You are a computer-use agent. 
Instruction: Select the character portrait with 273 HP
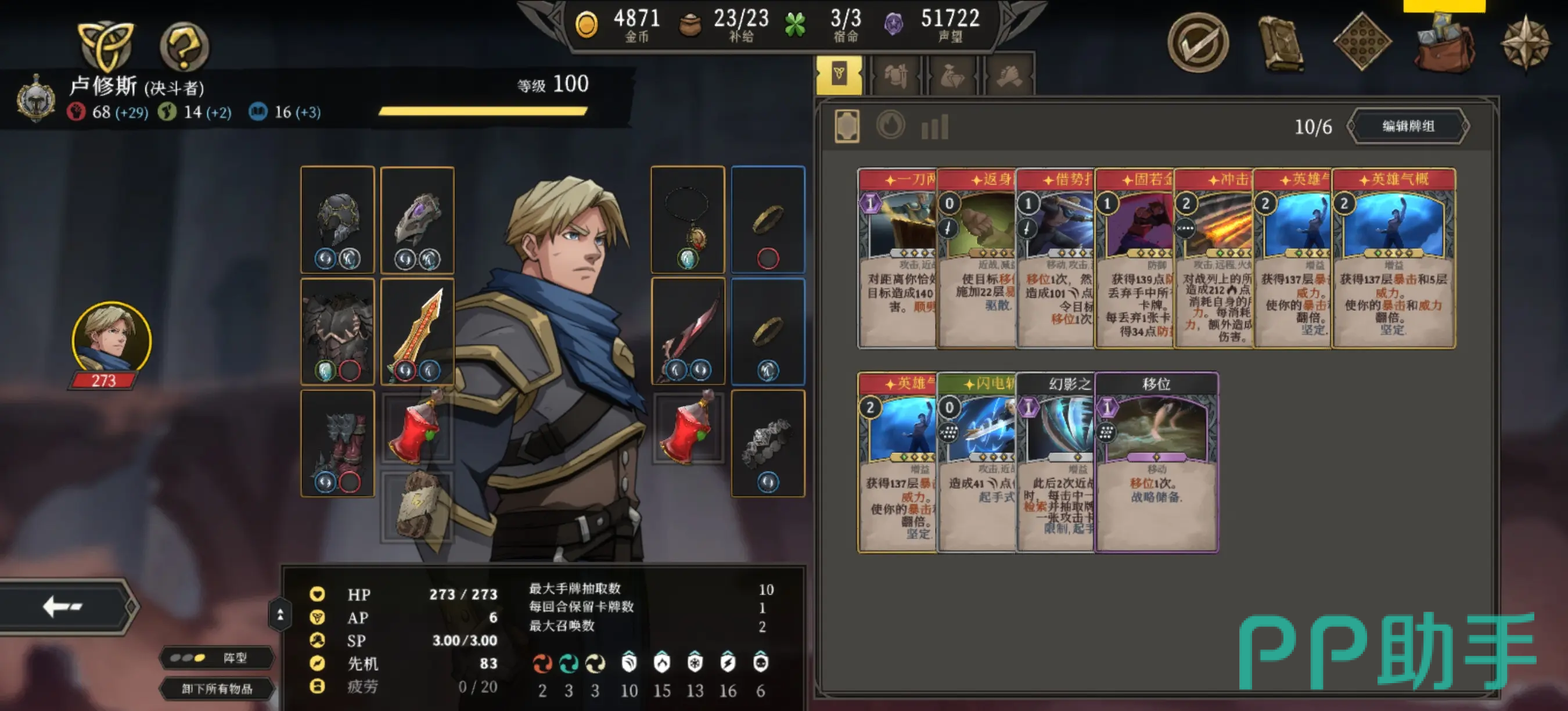[111, 341]
